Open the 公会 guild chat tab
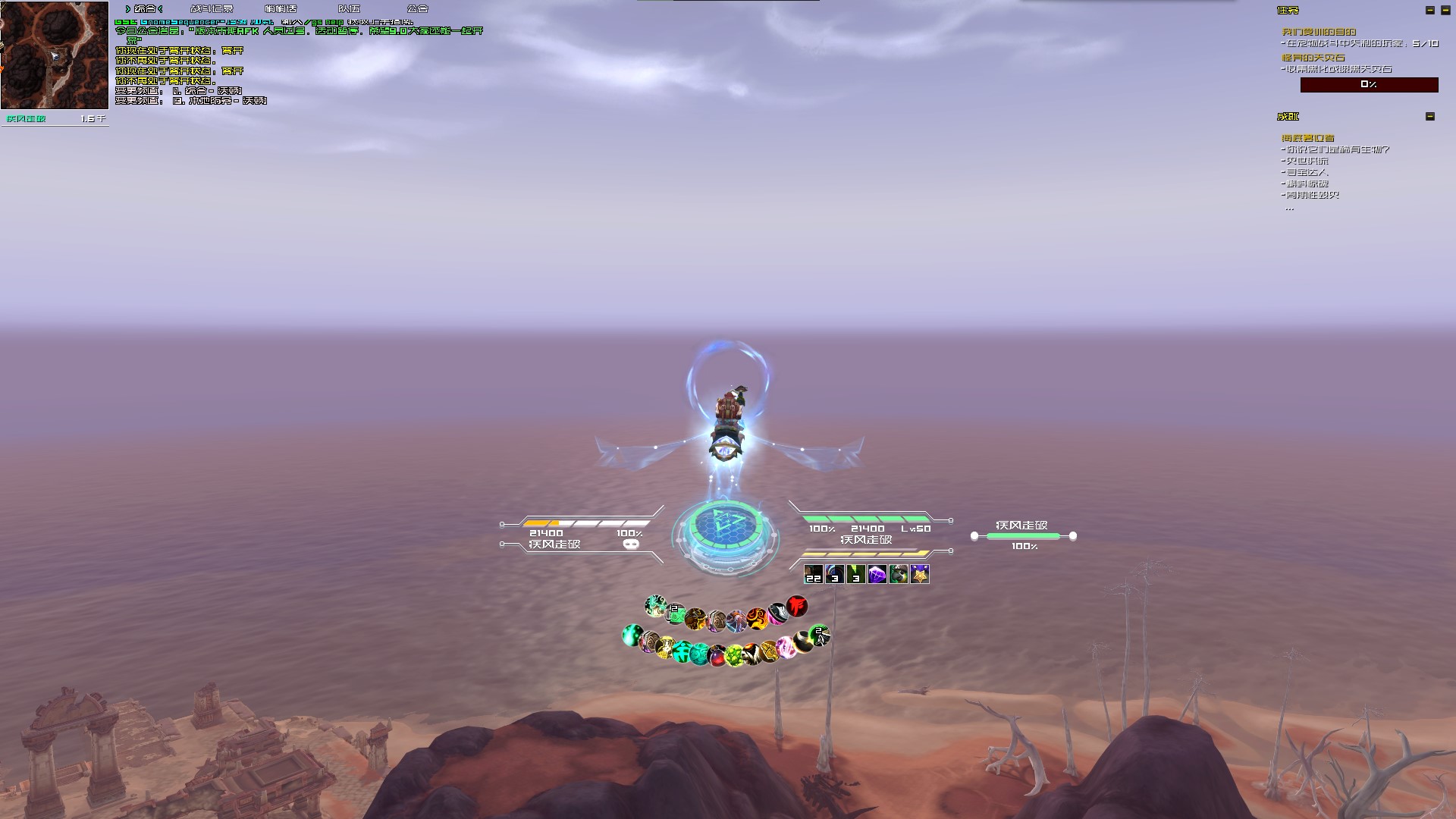The height and width of the screenshot is (819, 1456). (x=416, y=8)
